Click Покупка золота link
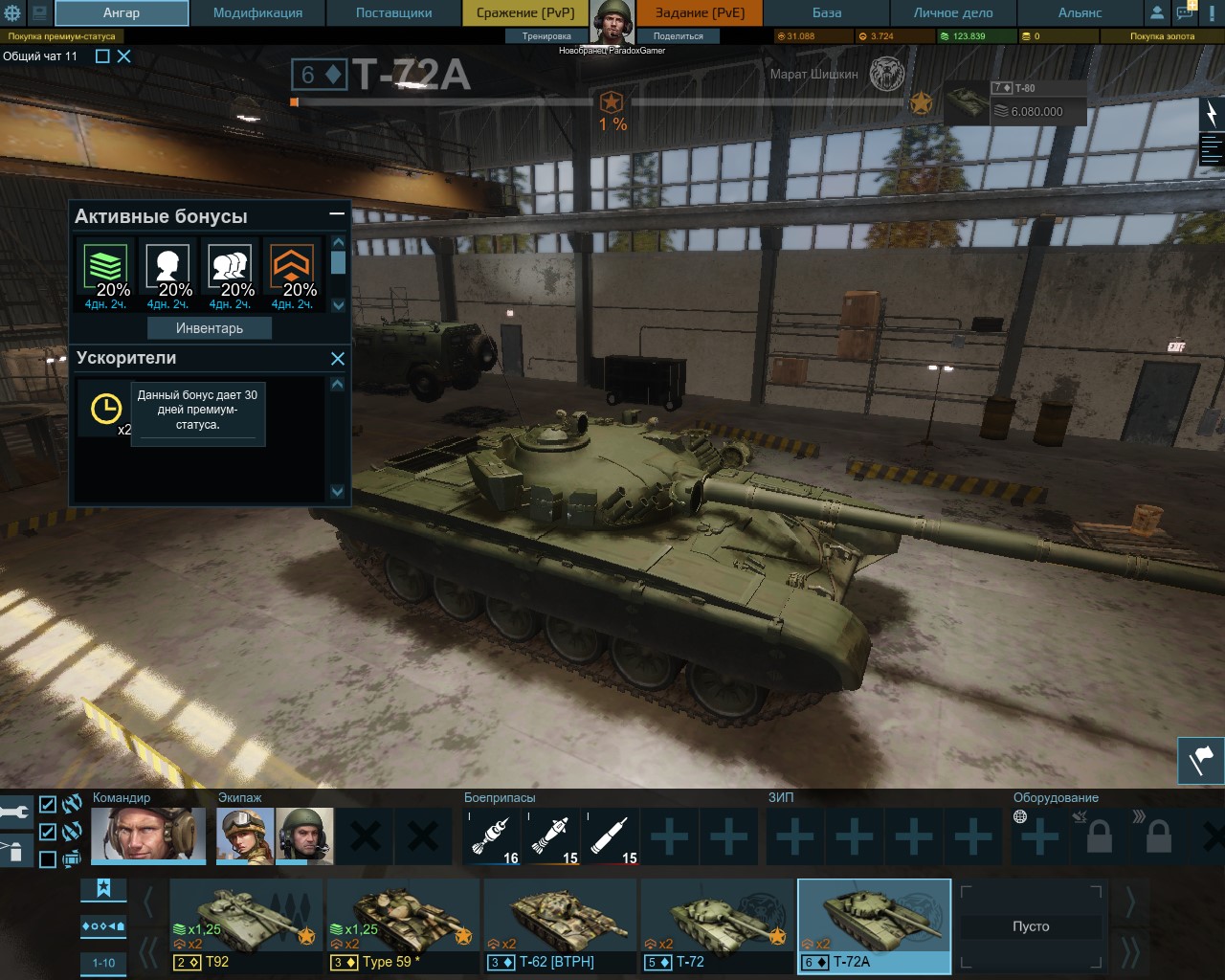This screenshot has height=980, width=1225. pos(1162,36)
